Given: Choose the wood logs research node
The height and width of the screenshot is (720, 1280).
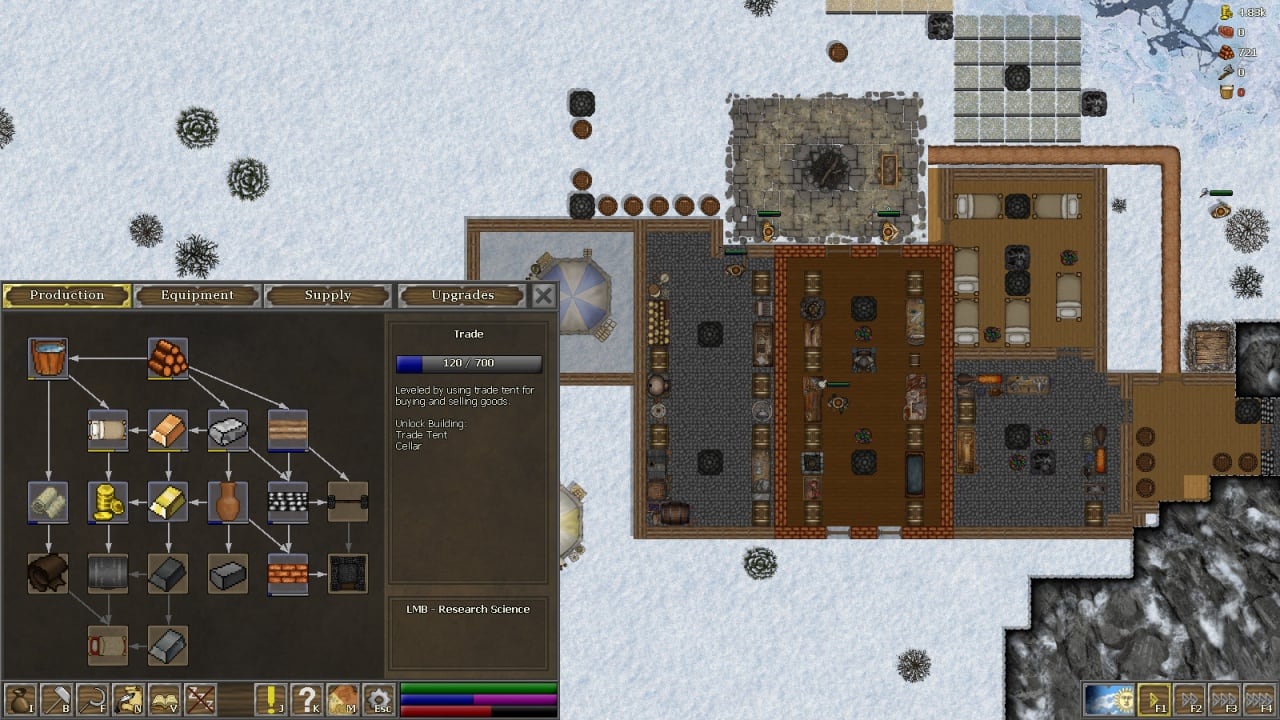Looking at the screenshot, I should [x=168, y=358].
